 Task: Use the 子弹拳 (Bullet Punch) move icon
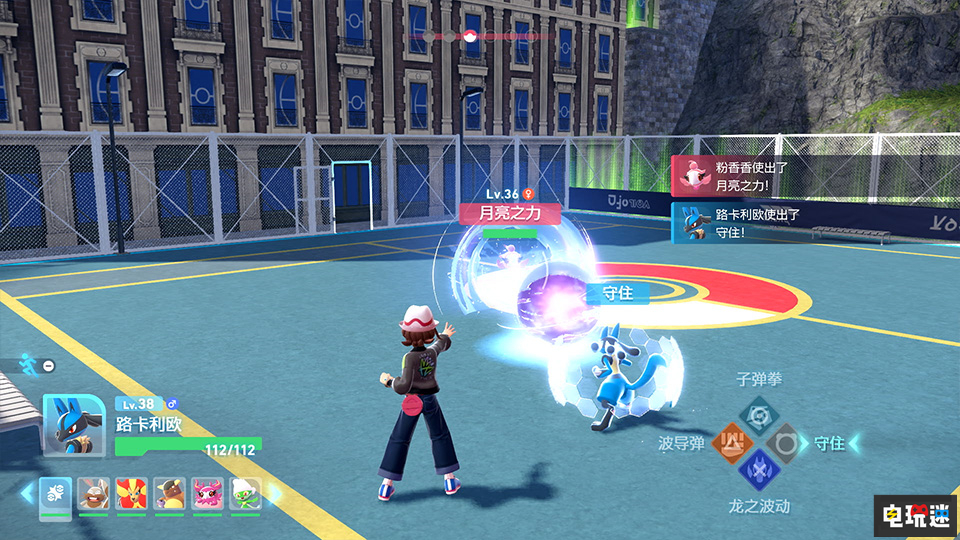coord(757,414)
